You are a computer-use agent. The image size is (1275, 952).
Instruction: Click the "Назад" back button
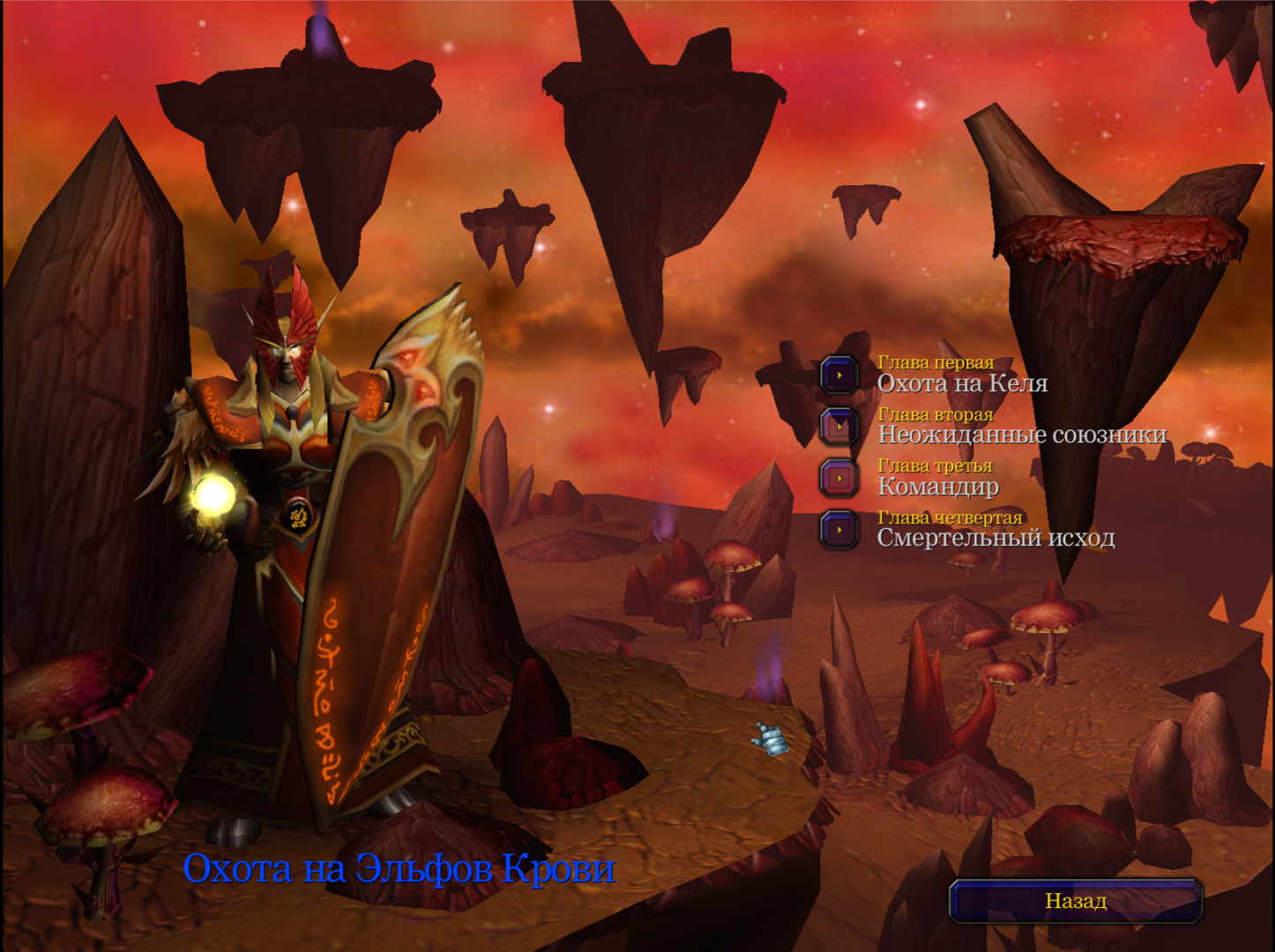[1076, 901]
